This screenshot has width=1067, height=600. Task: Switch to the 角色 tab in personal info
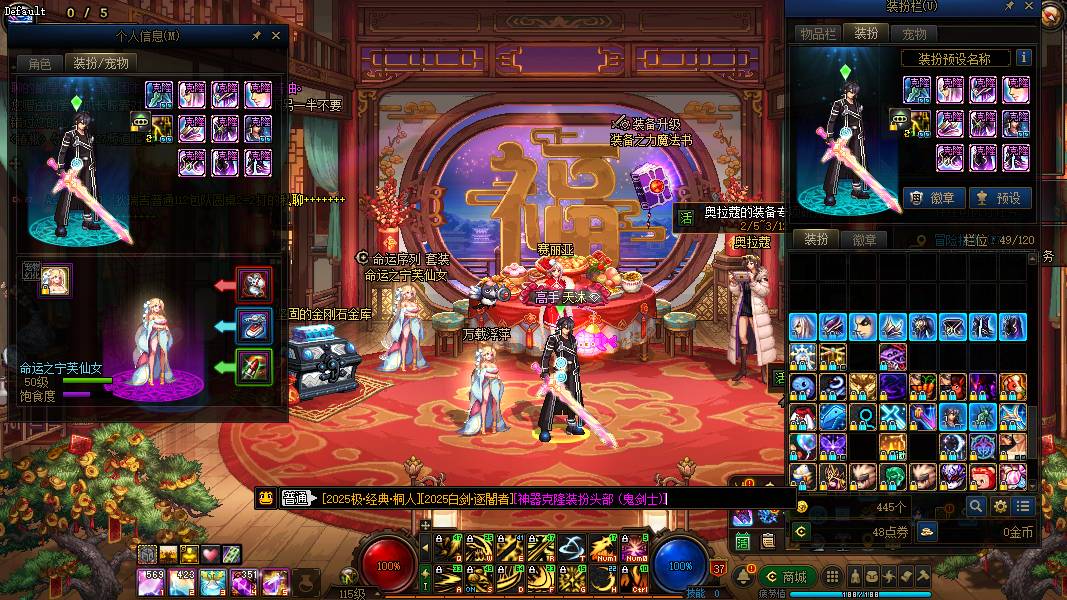(40, 64)
